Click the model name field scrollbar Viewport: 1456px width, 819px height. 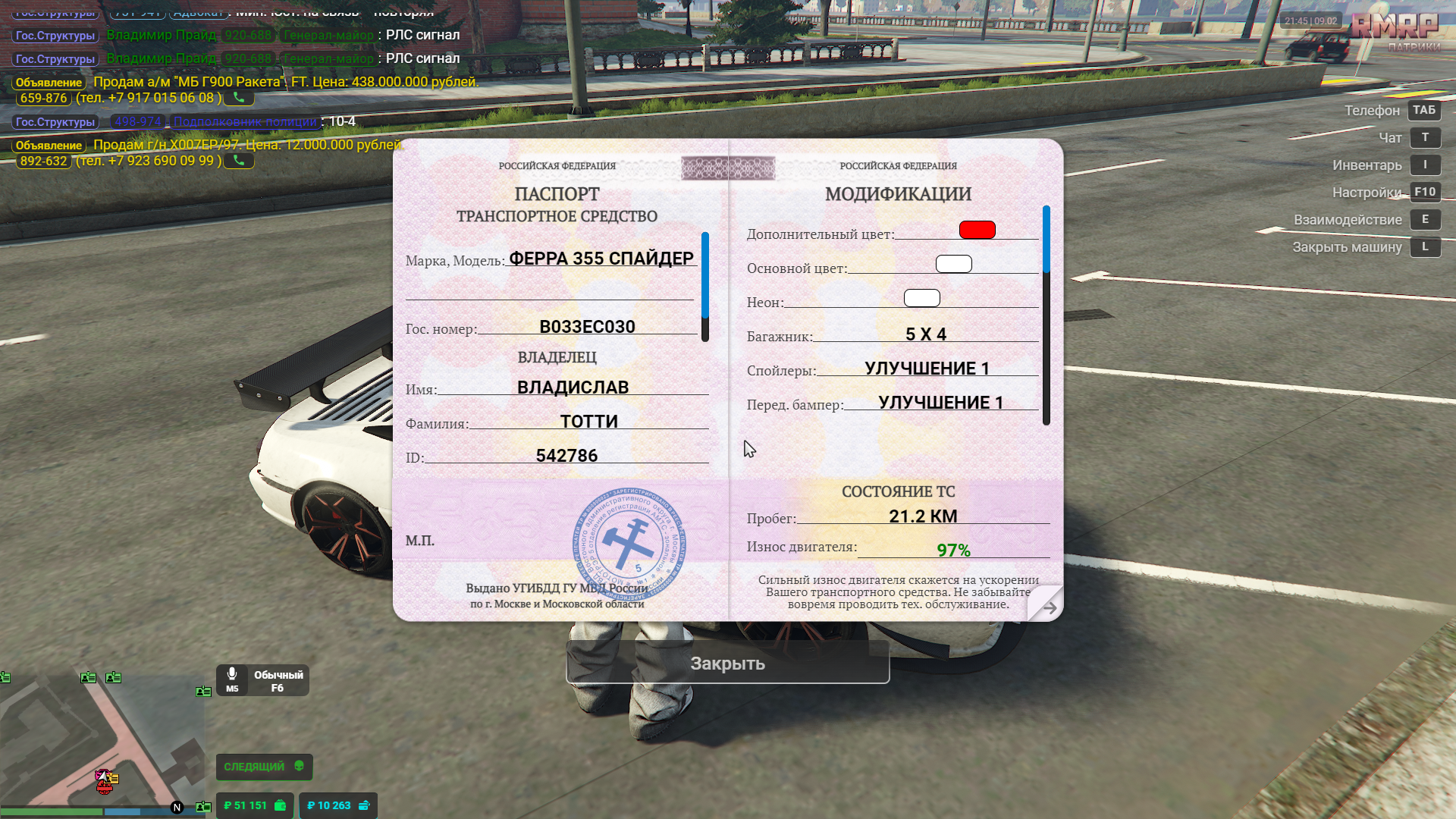click(705, 287)
